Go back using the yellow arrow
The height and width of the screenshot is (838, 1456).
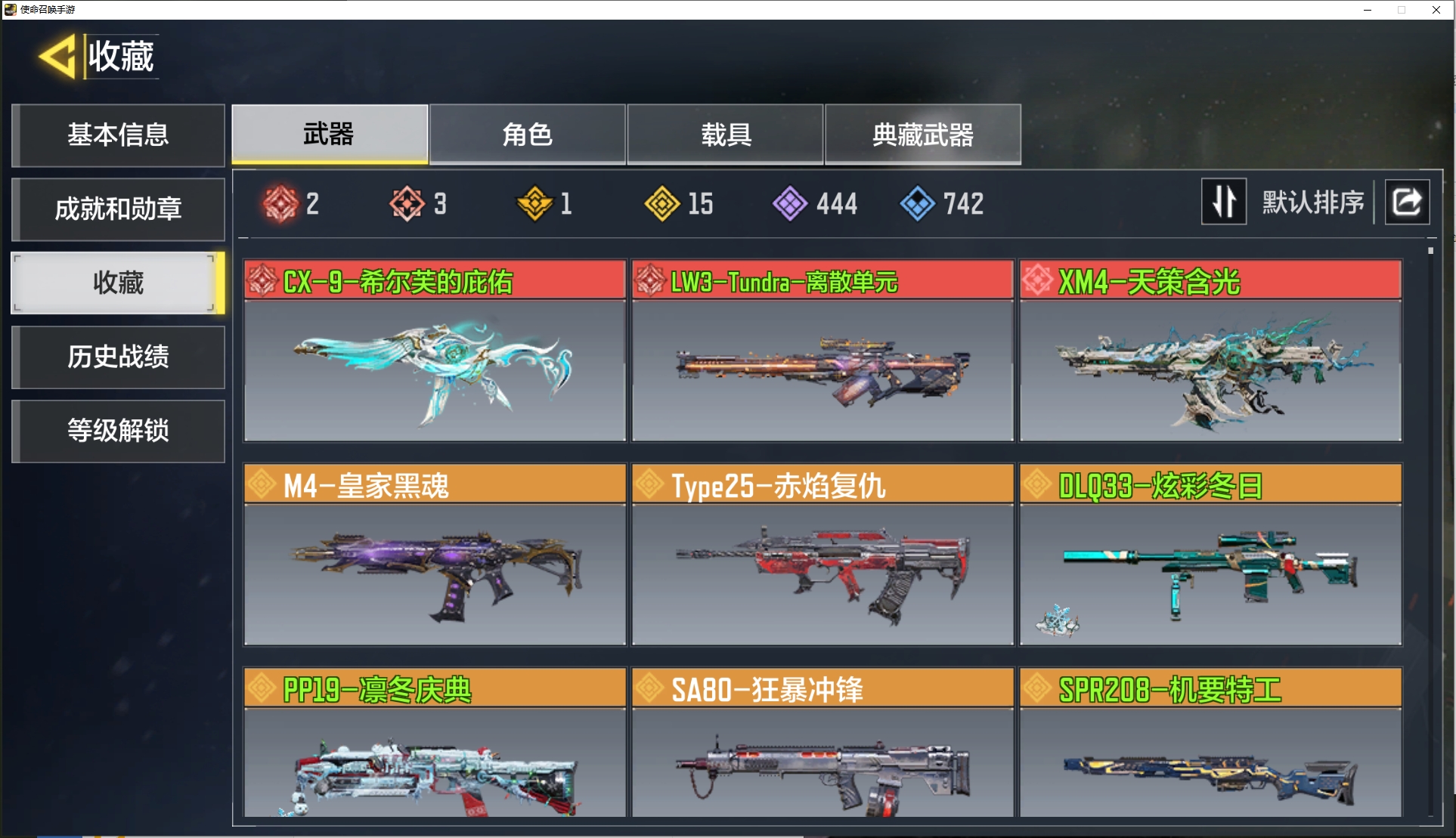coord(57,57)
